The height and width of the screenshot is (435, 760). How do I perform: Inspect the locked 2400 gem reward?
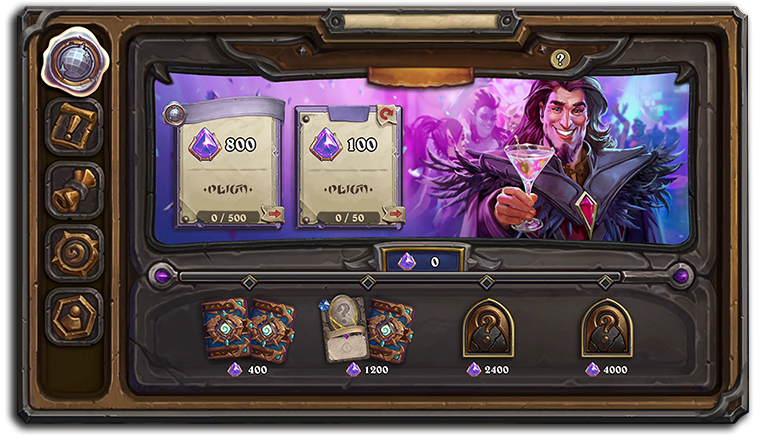[487, 328]
